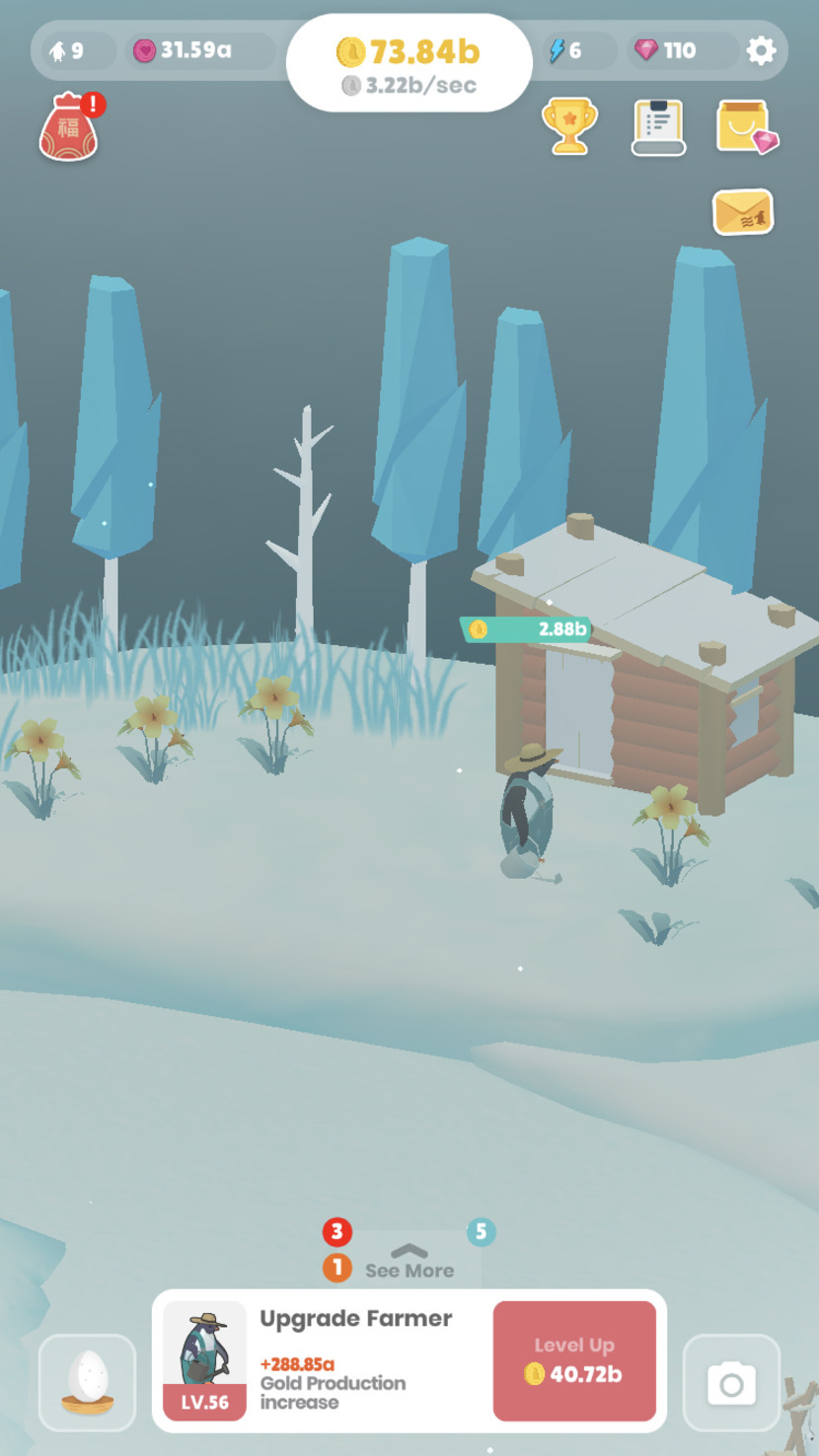
Task: Select the Farmer penguin portrait LV.56
Action: (204, 1359)
